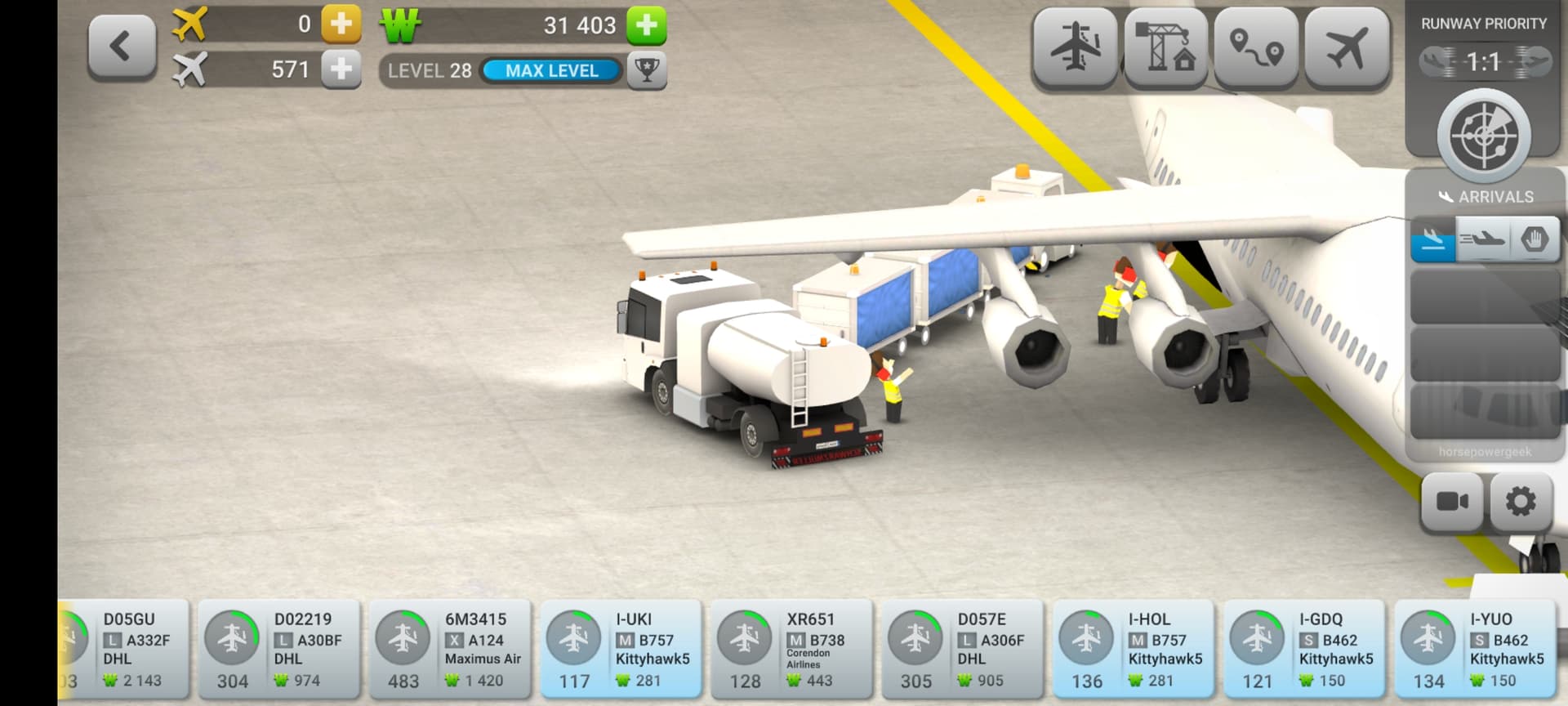Switch to the departing plane queue tab
Screen dimensions: 1568x706
click(x=1483, y=240)
